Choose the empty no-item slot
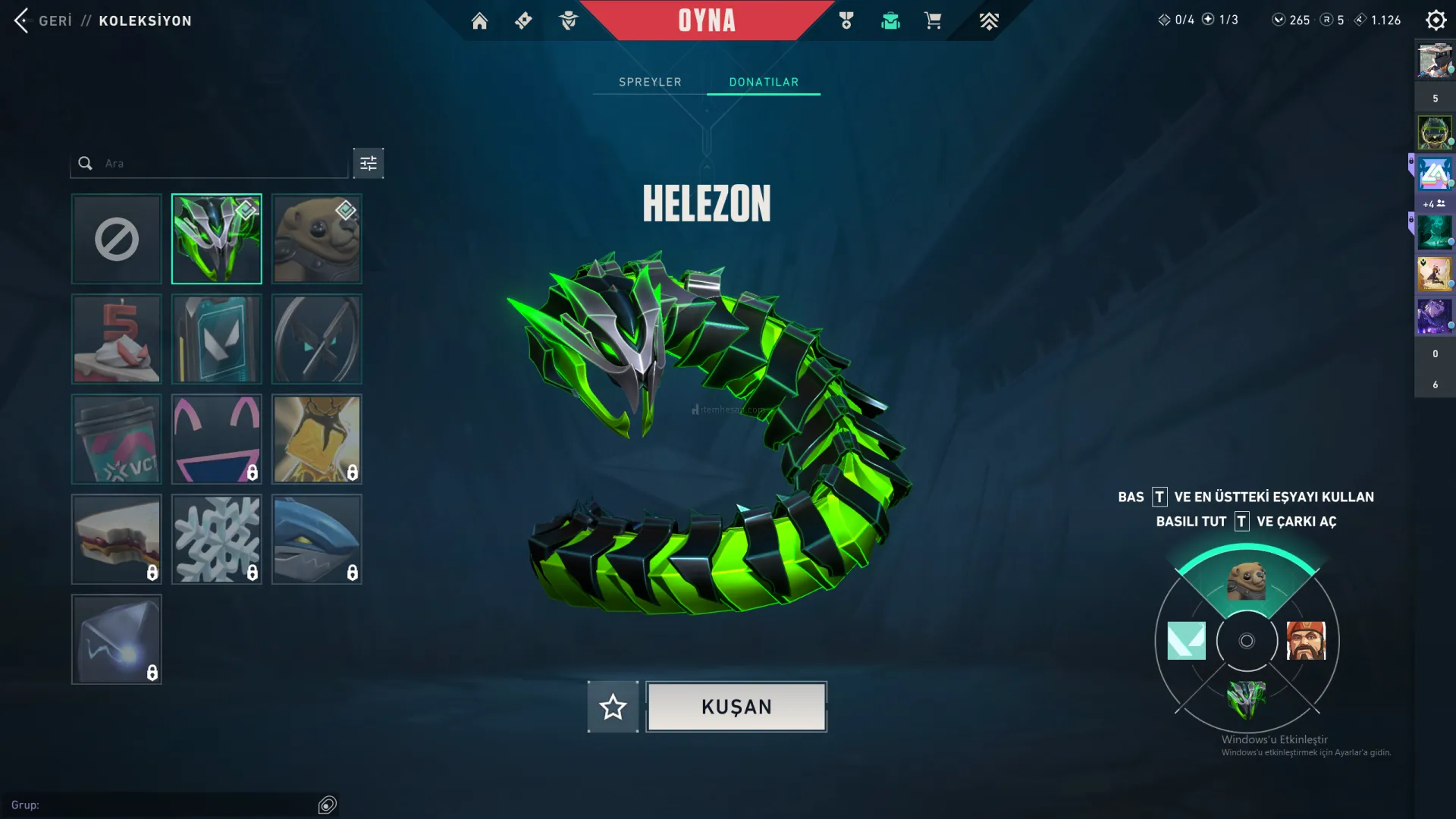This screenshot has height=819, width=1456. click(117, 240)
